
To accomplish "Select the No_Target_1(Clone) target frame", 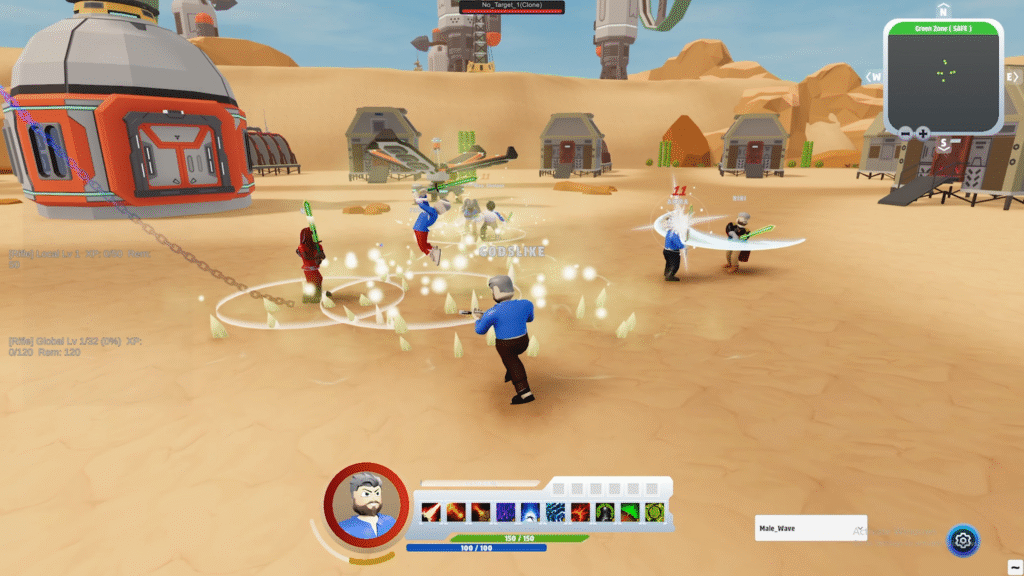I will pyautogui.click(x=512, y=7).
